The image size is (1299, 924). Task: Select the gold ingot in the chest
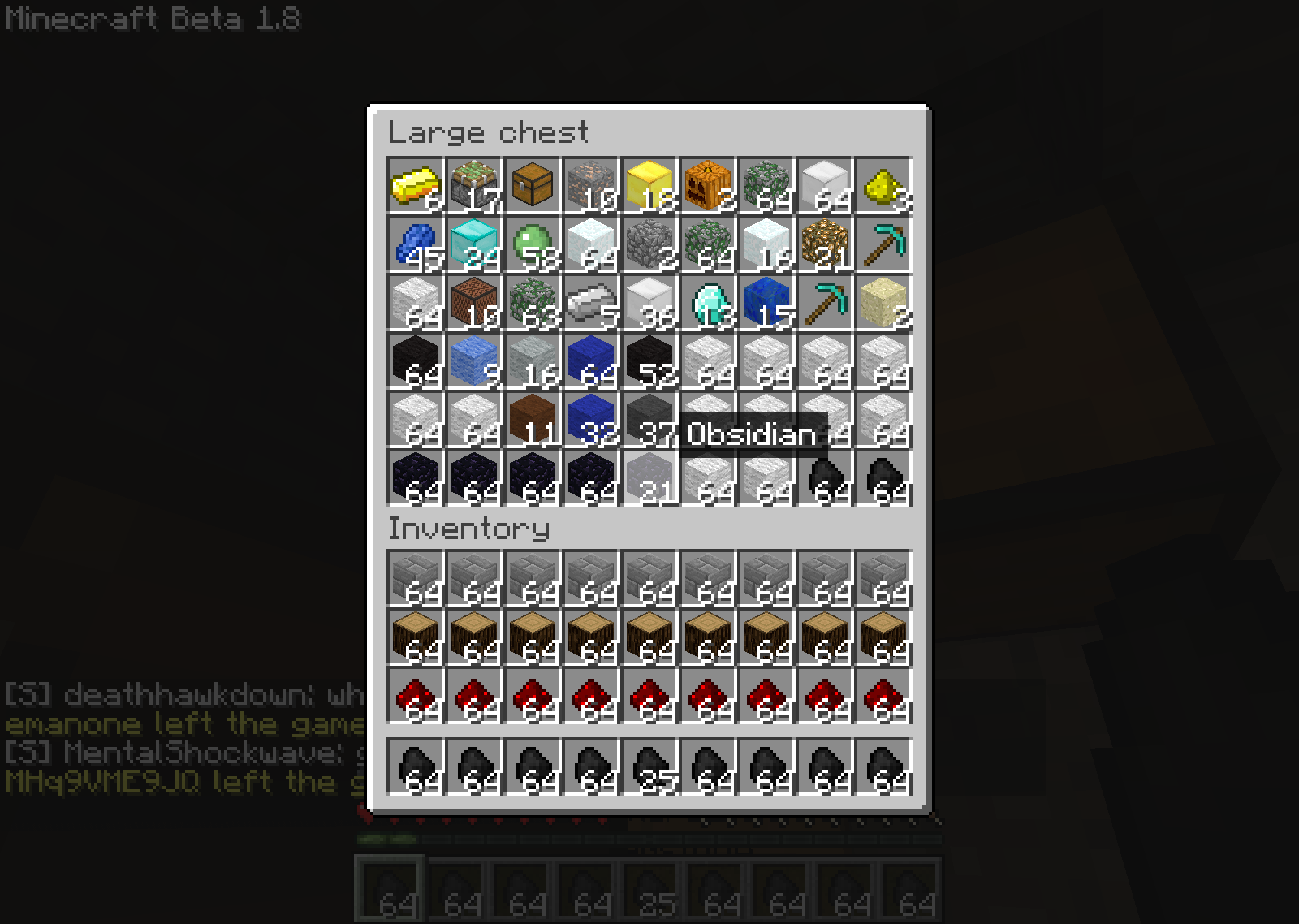click(x=414, y=185)
